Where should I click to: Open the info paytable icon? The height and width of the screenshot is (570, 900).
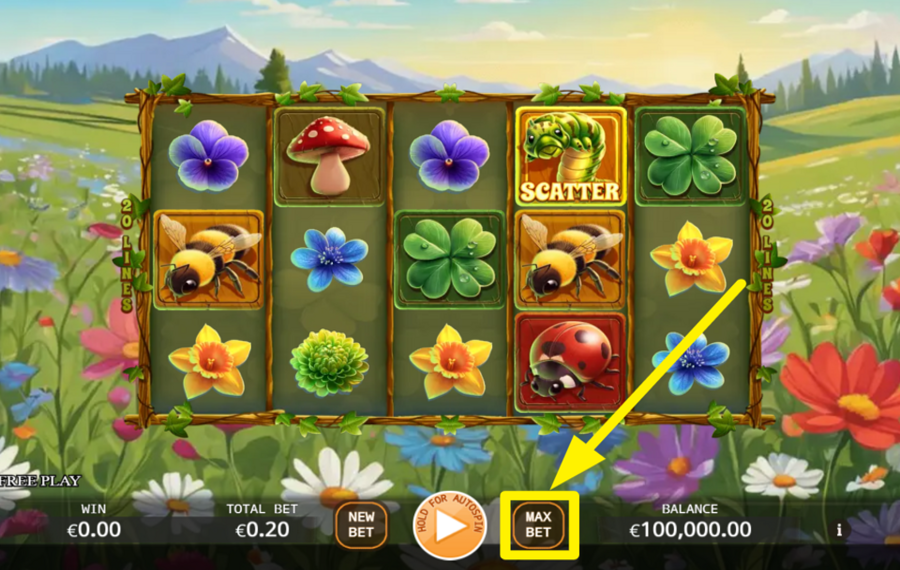839,530
